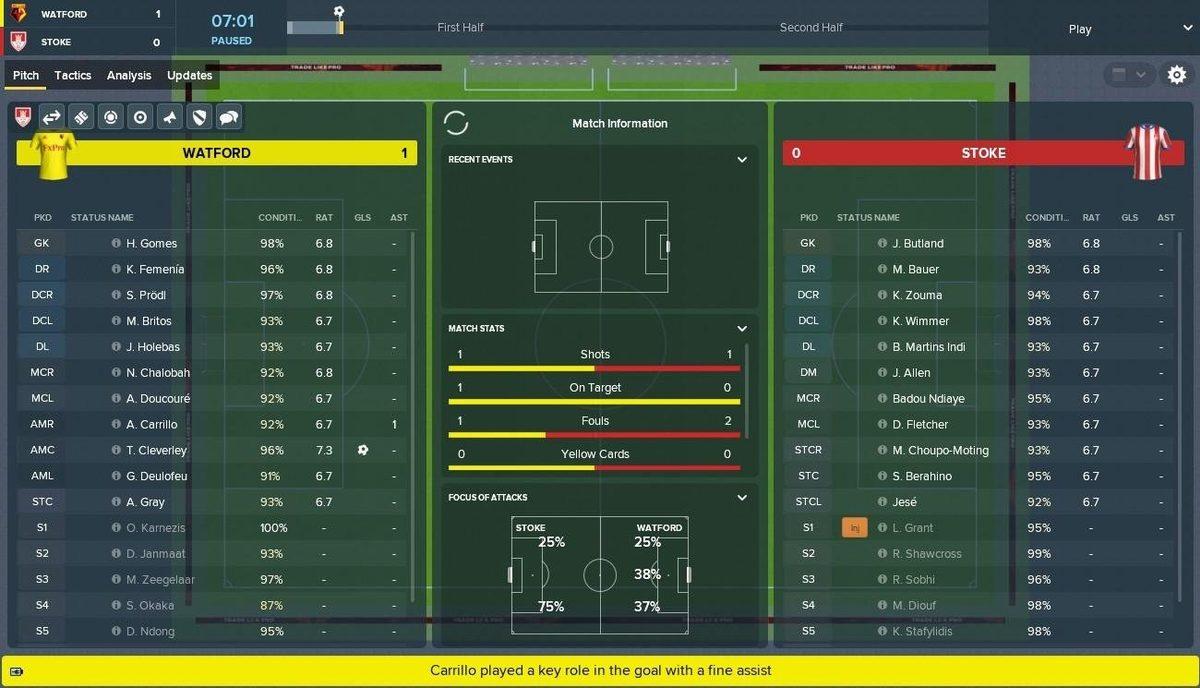Show the Updates tab
Screen dimensions: 1200x688
coord(189,75)
